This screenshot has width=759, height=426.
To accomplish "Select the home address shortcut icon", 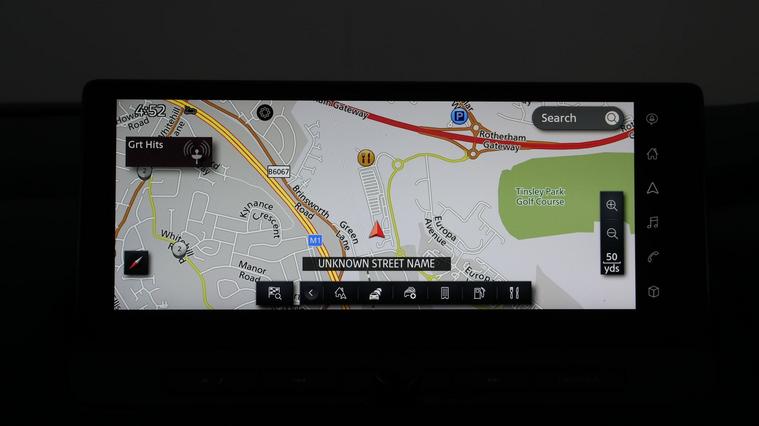I will tap(340, 293).
